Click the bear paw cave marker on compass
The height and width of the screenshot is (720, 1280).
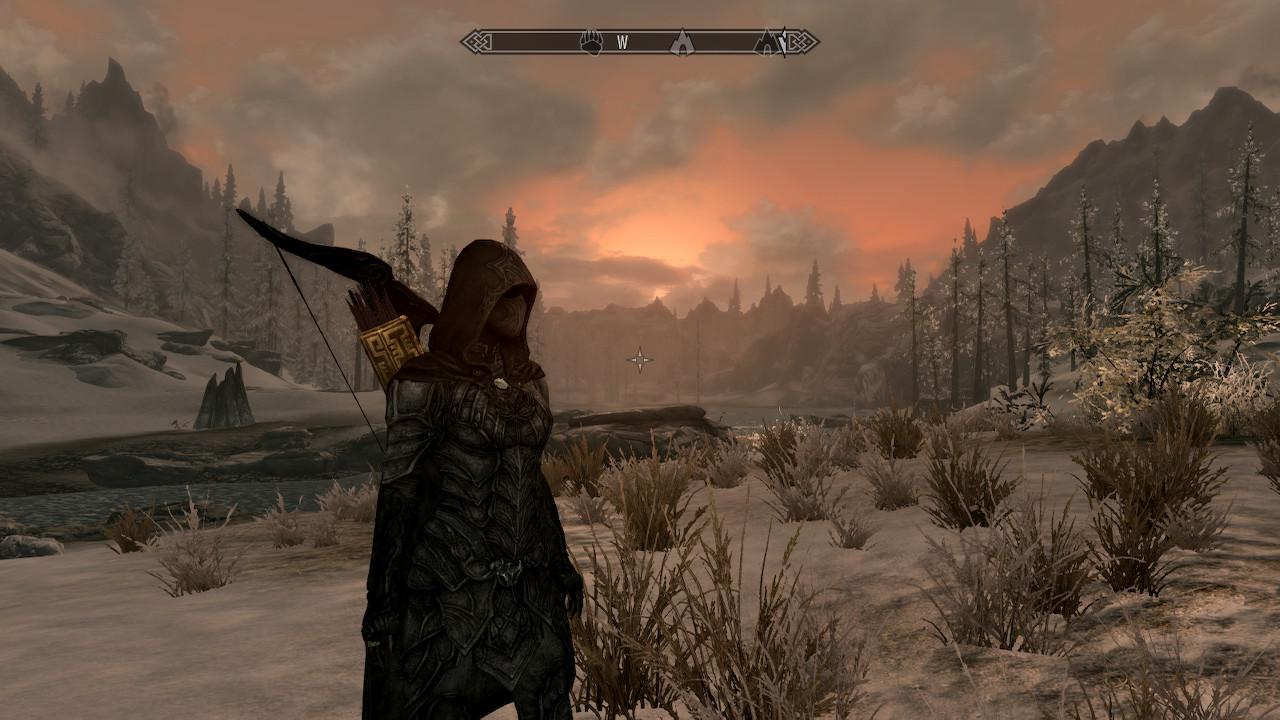point(592,42)
